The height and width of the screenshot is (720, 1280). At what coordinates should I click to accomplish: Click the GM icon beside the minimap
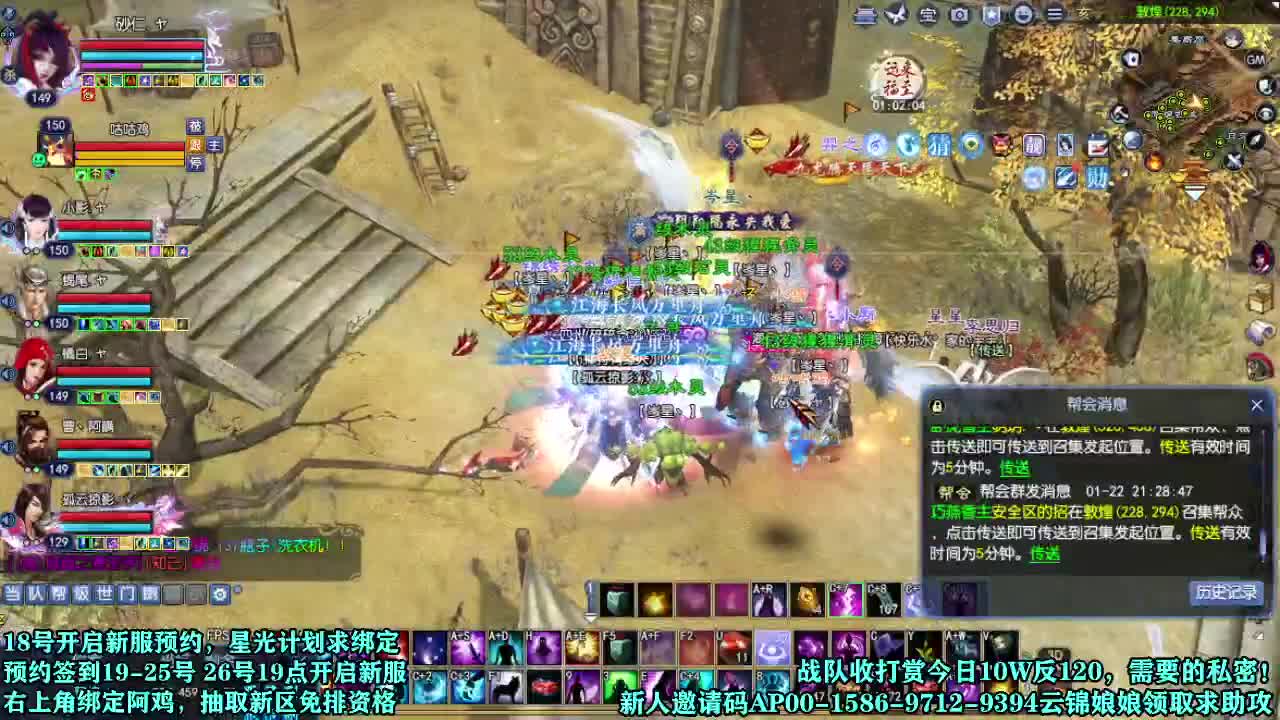[x=1254, y=60]
